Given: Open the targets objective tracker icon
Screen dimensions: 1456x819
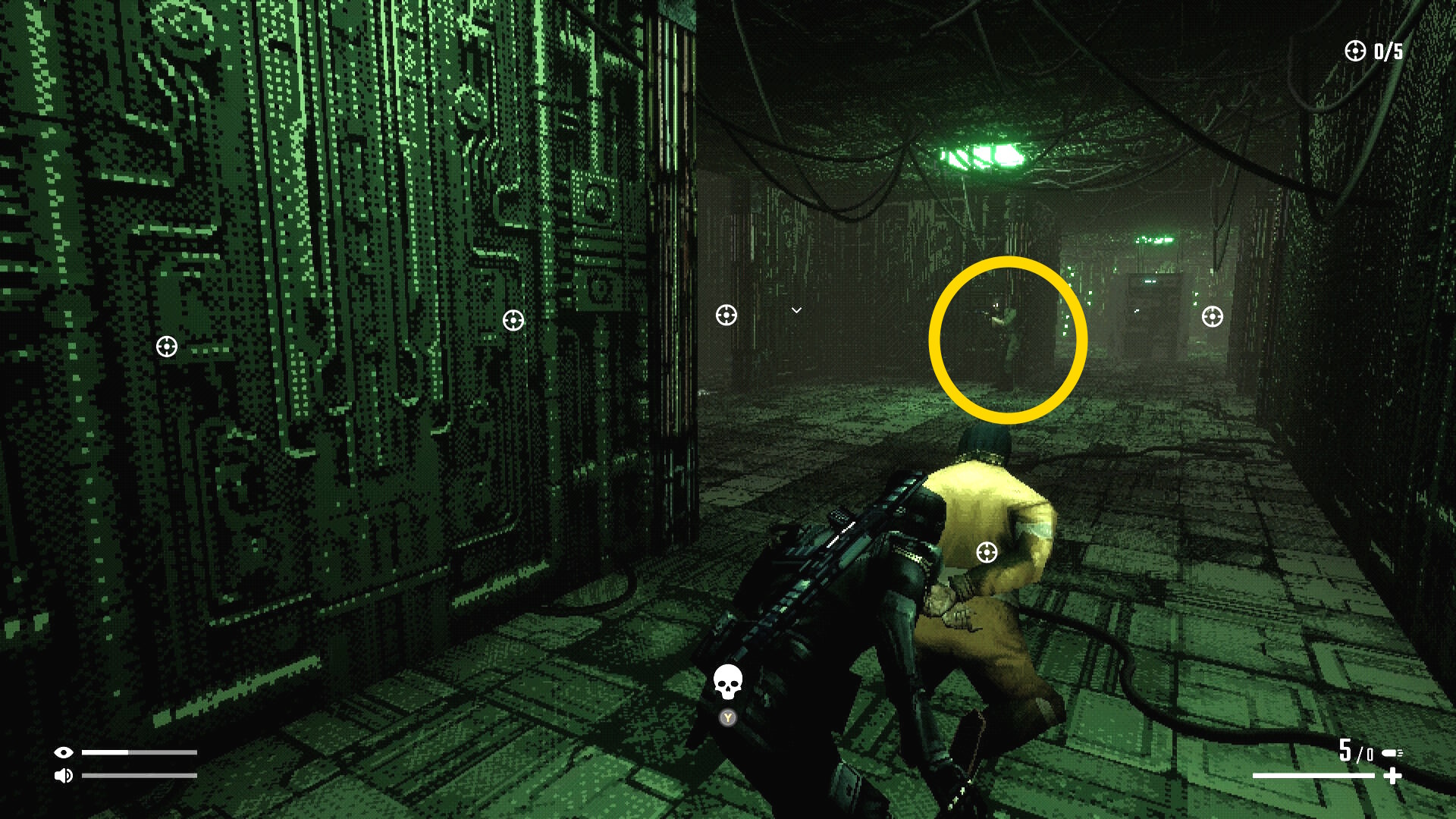Looking at the screenshot, I should click(x=1355, y=51).
